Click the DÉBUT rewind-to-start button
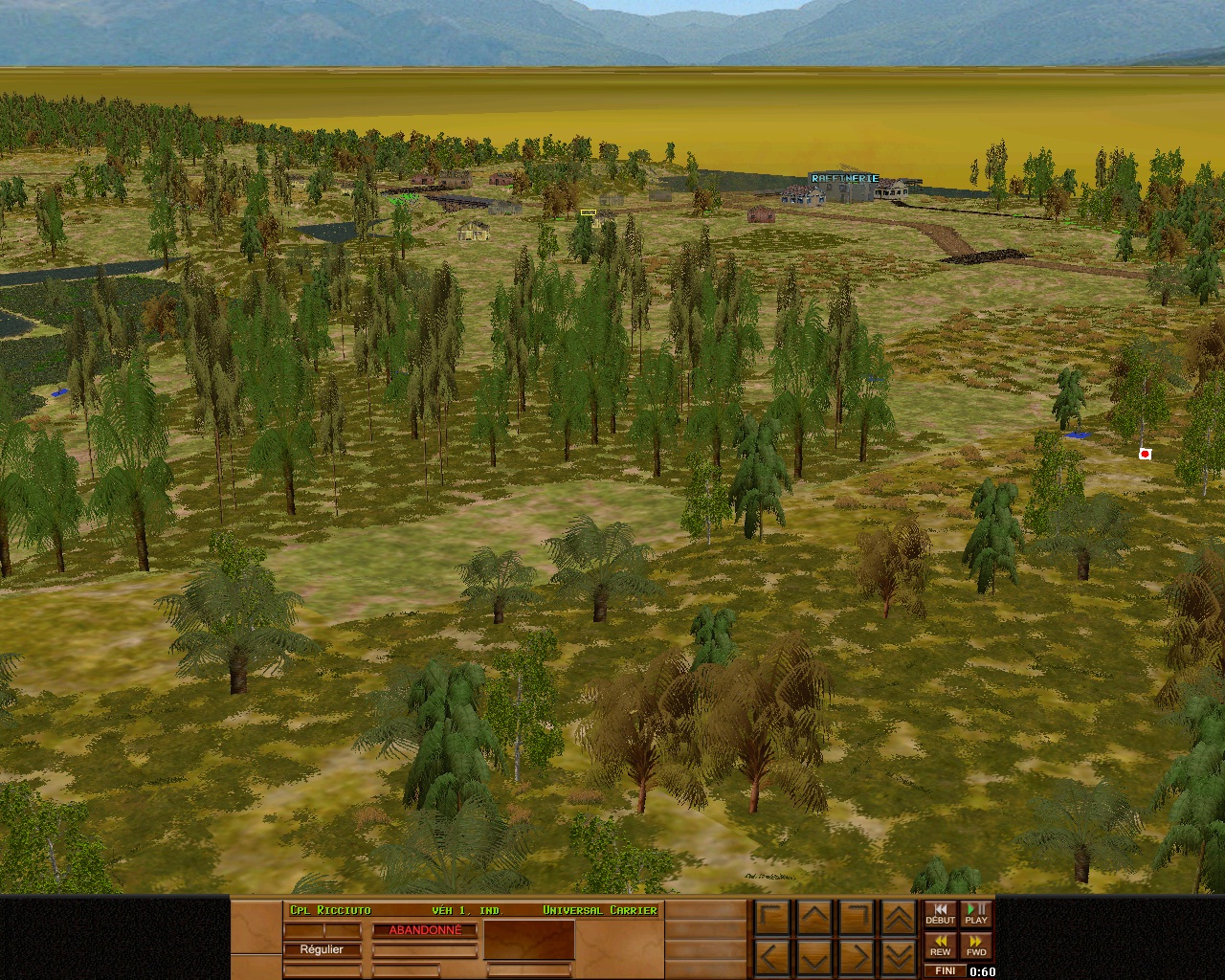1225x980 pixels. [x=940, y=914]
